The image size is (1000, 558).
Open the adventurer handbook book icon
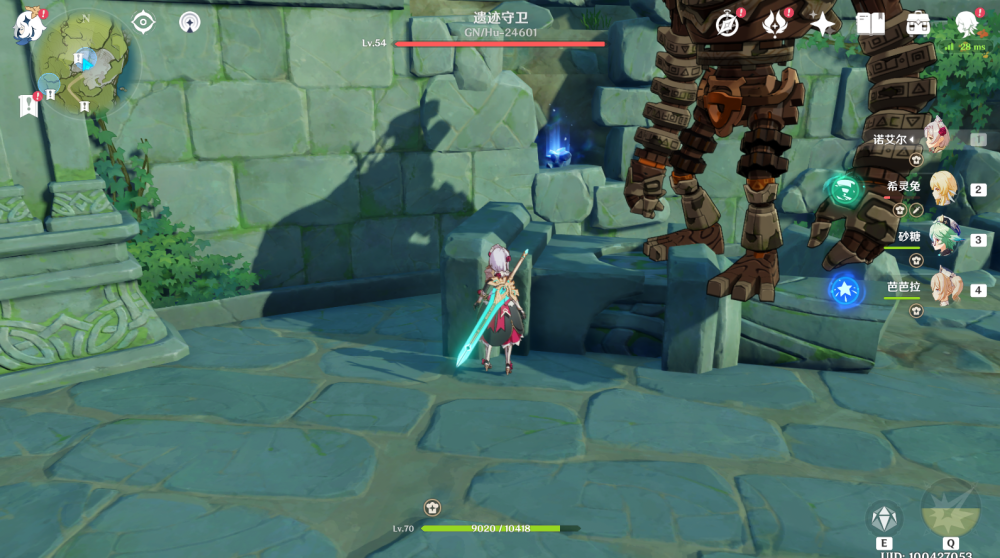870,24
